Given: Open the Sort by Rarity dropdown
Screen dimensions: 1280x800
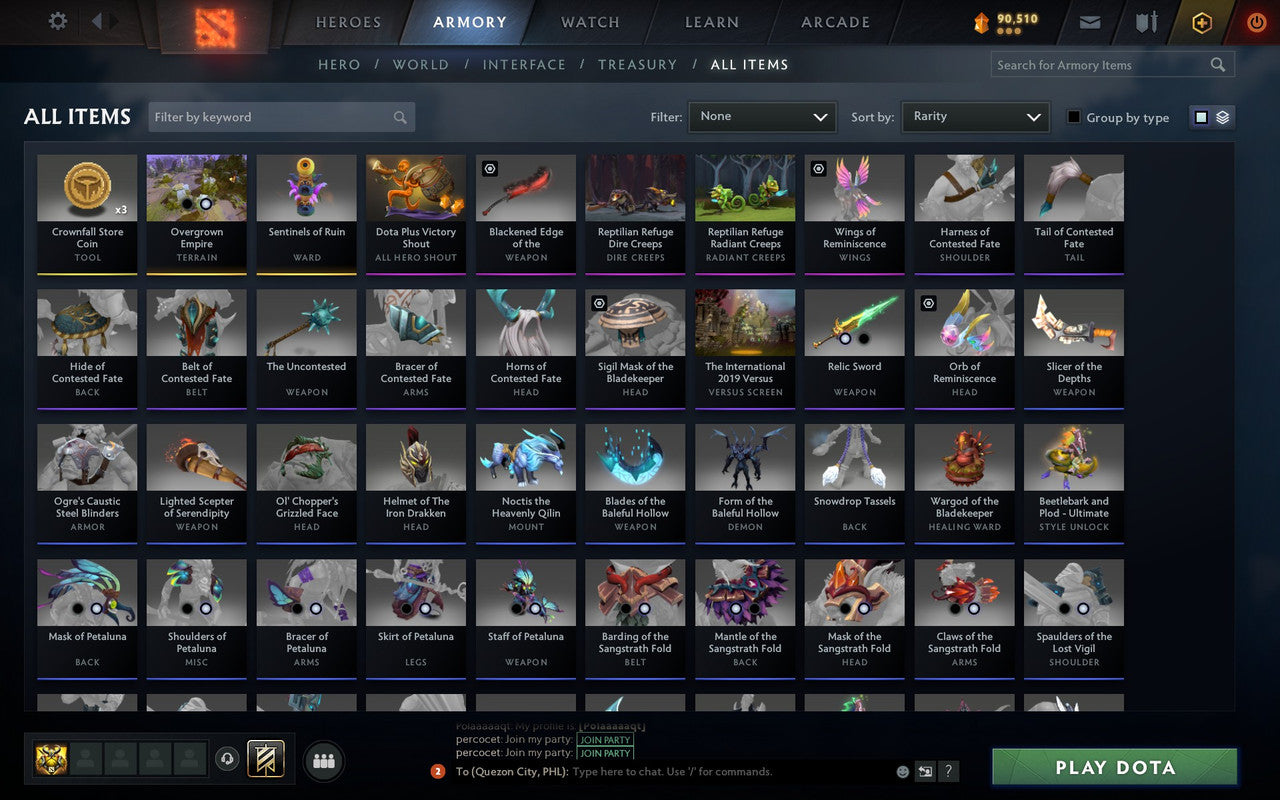Looking at the screenshot, I should pyautogui.click(x=975, y=117).
